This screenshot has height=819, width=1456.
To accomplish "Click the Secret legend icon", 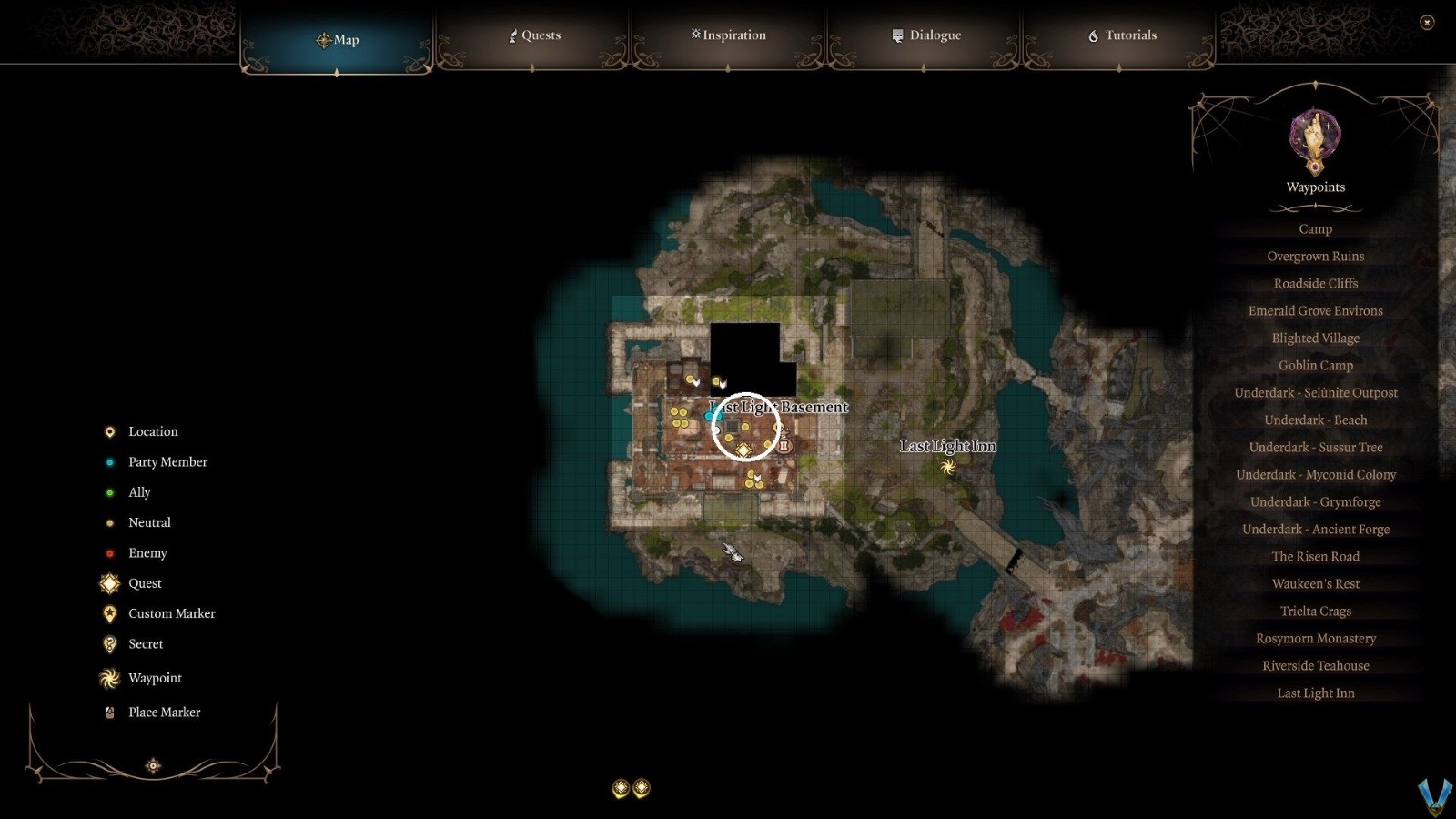I will click(109, 643).
